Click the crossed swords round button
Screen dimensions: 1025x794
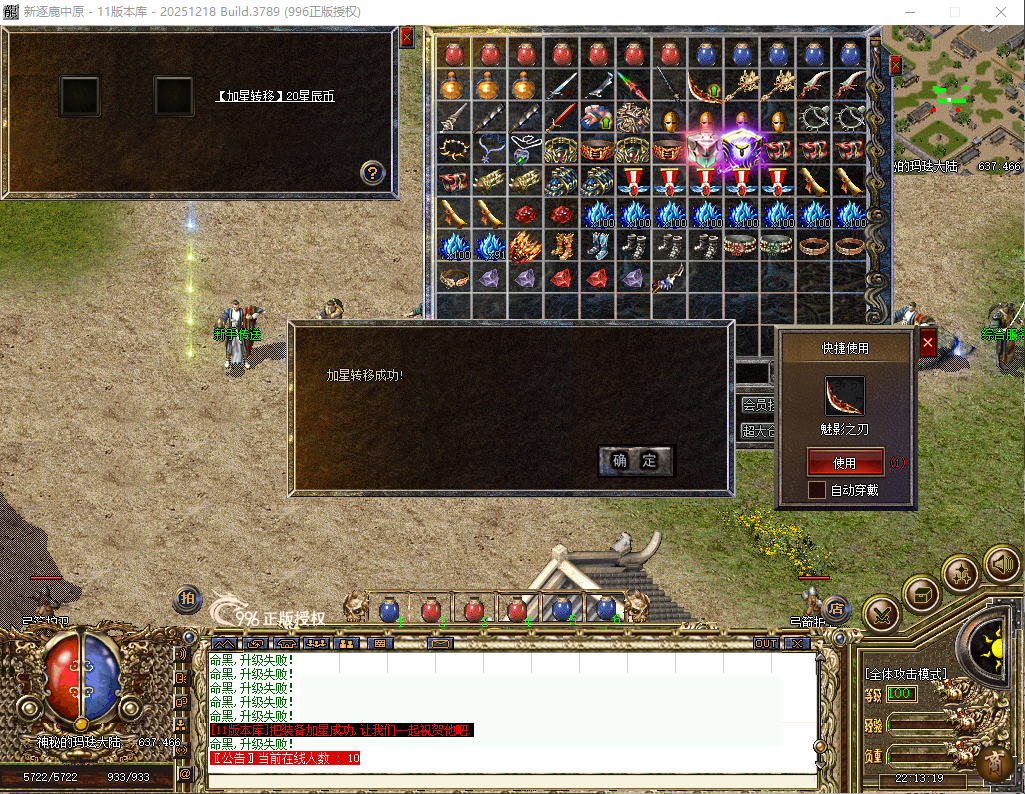coord(882,611)
